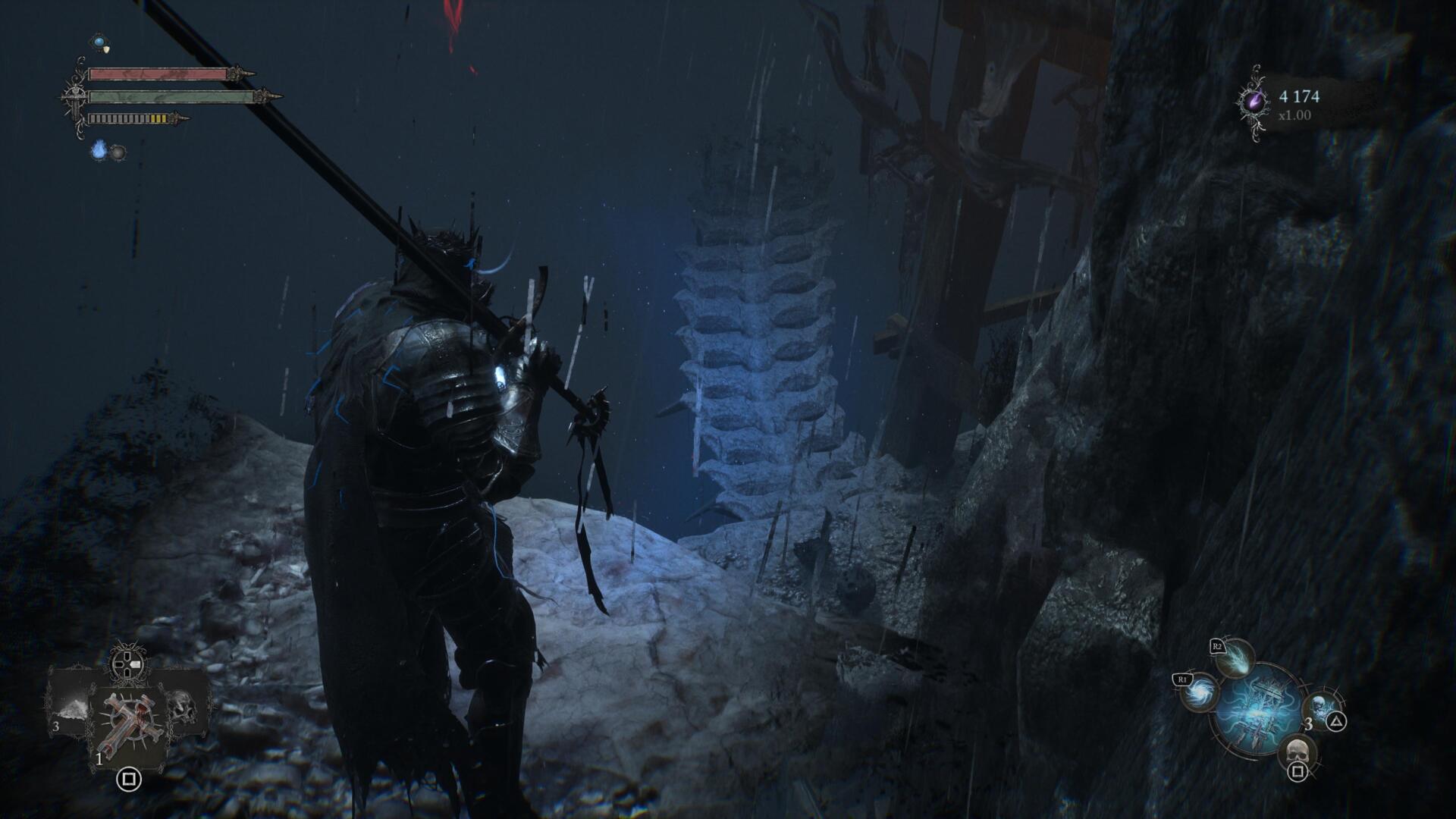Image resolution: width=1456 pixels, height=819 pixels.
Task: Click the blue flame status icon
Action: pos(99,150)
